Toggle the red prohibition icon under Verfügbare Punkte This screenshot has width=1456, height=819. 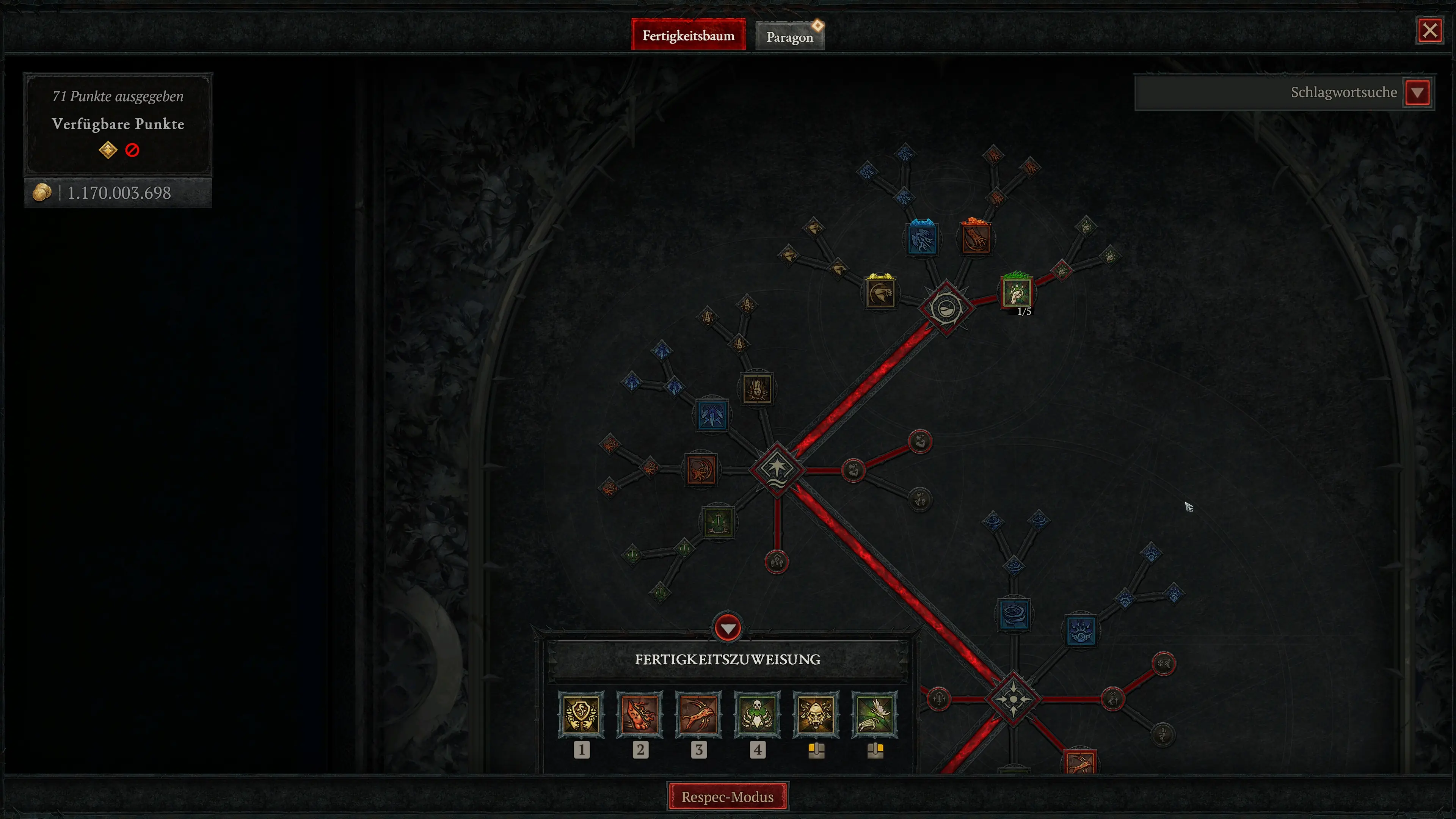click(132, 149)
